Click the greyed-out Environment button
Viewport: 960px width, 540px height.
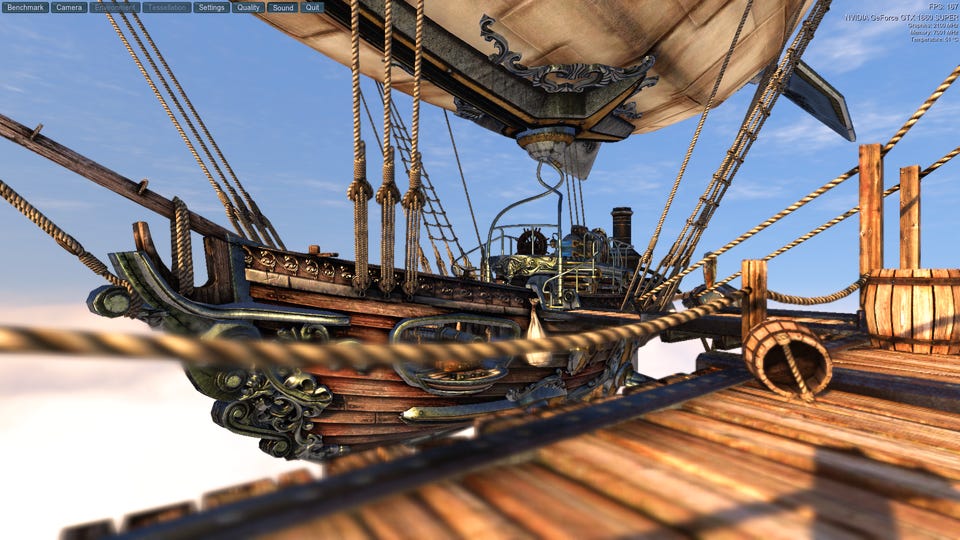pyautogui.click(x=115, y=7)
